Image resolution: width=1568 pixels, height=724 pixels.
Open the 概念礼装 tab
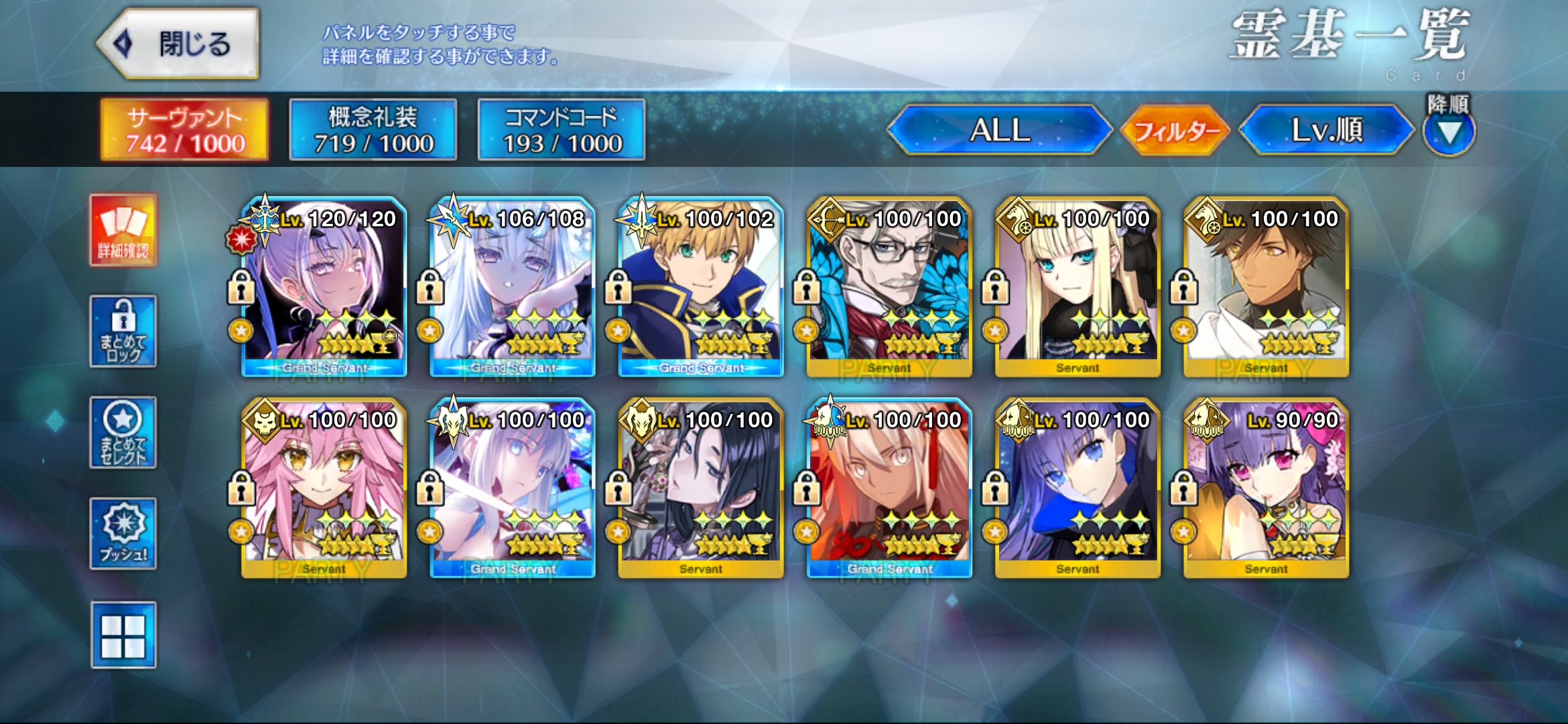tap(373, 129)
